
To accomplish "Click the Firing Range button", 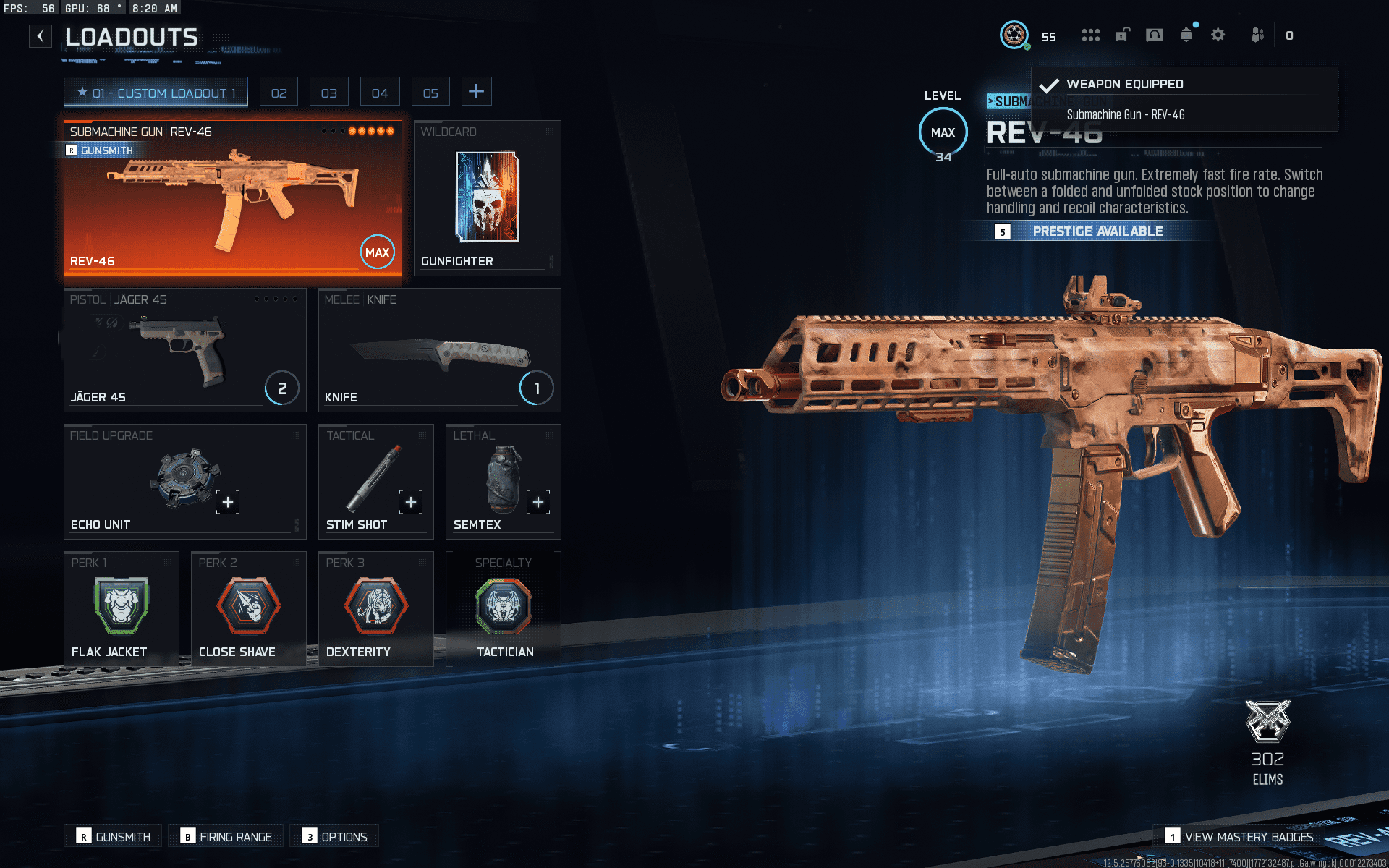I will coord(227,836).
